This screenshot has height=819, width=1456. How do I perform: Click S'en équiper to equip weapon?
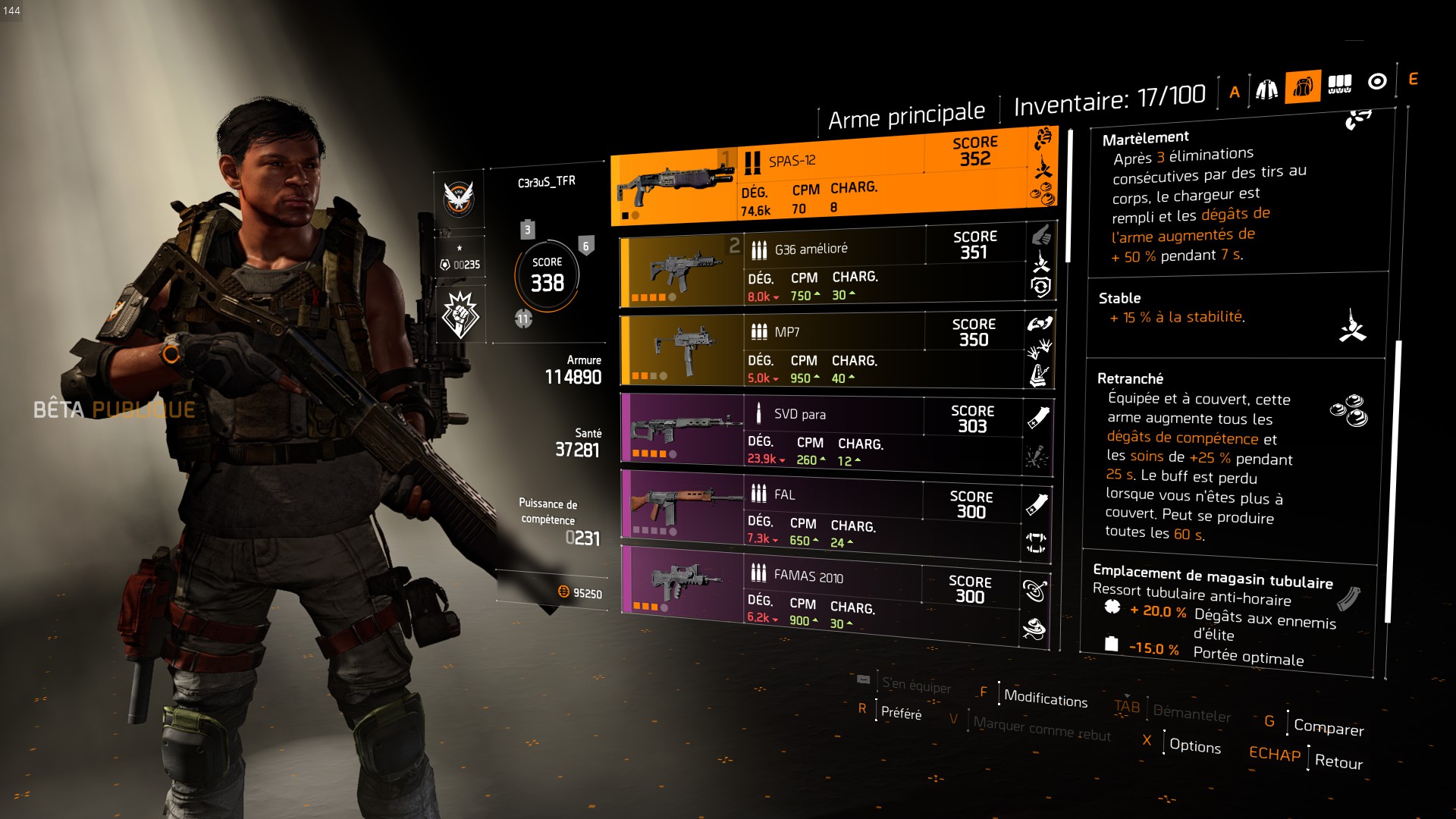click(x=916, y=686)
